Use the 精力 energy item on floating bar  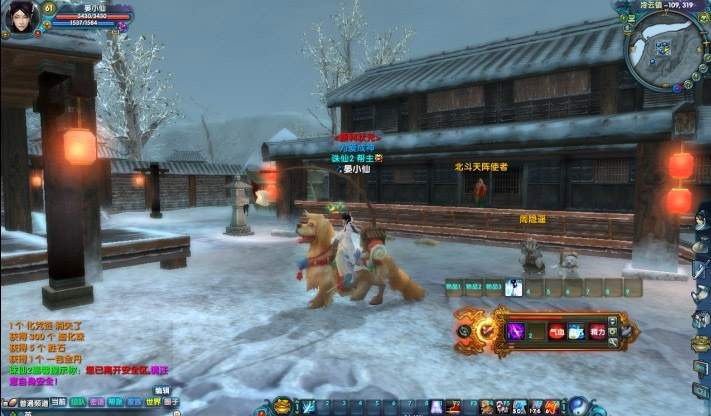[598, 331]
